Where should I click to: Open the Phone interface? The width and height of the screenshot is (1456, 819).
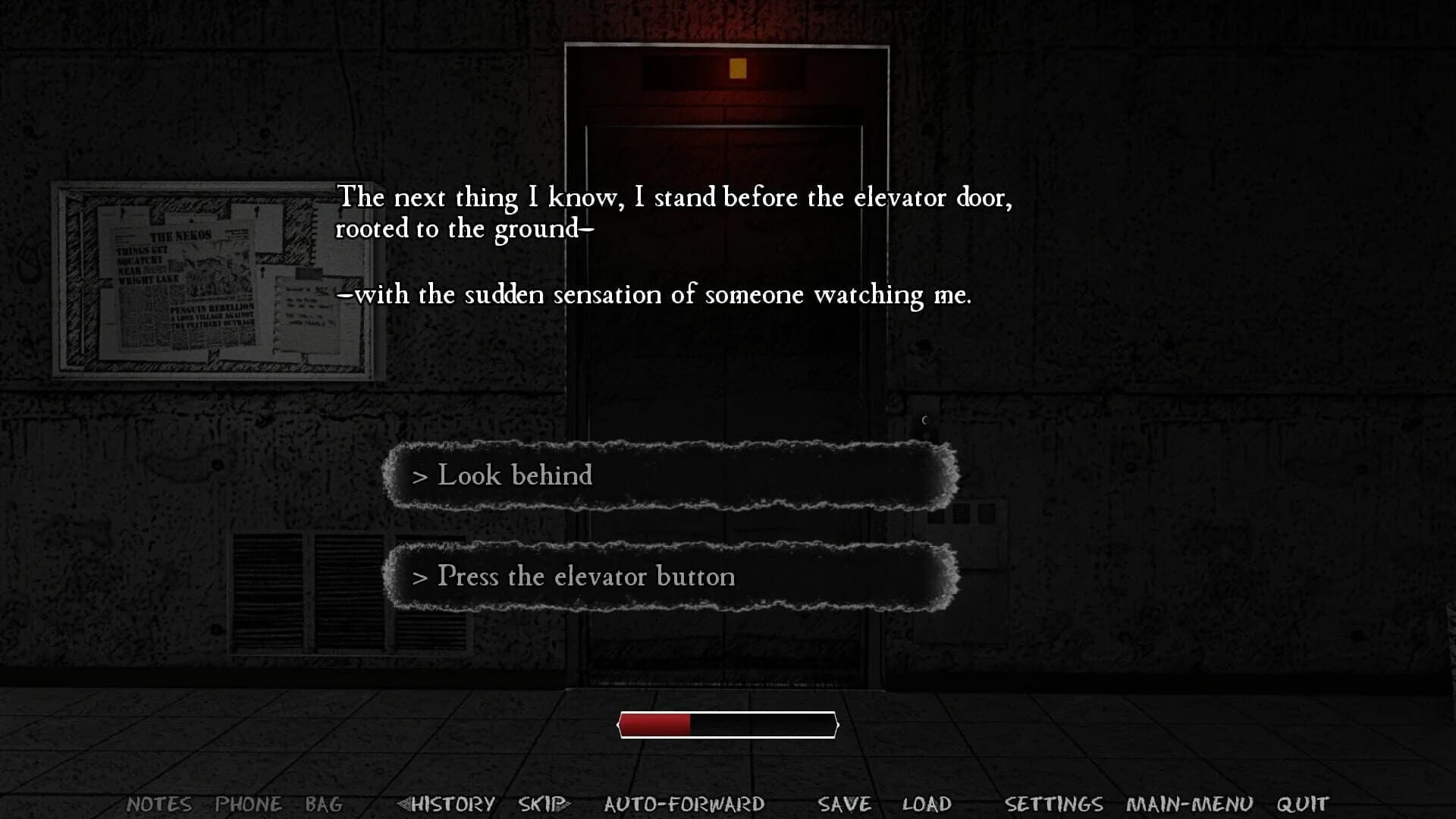[250, 804]
